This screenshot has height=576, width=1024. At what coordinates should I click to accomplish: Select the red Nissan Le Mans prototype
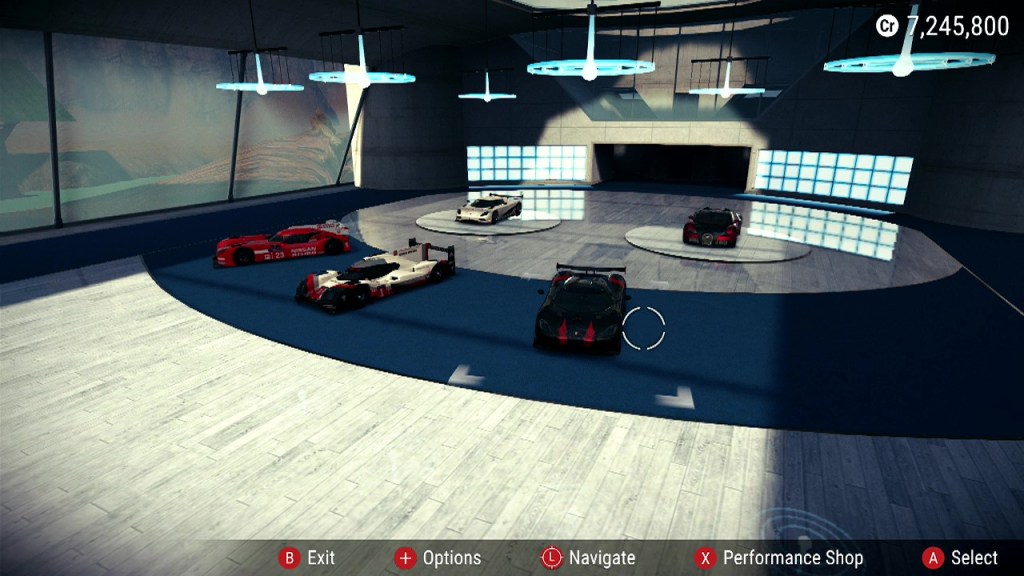coord(282,244)
